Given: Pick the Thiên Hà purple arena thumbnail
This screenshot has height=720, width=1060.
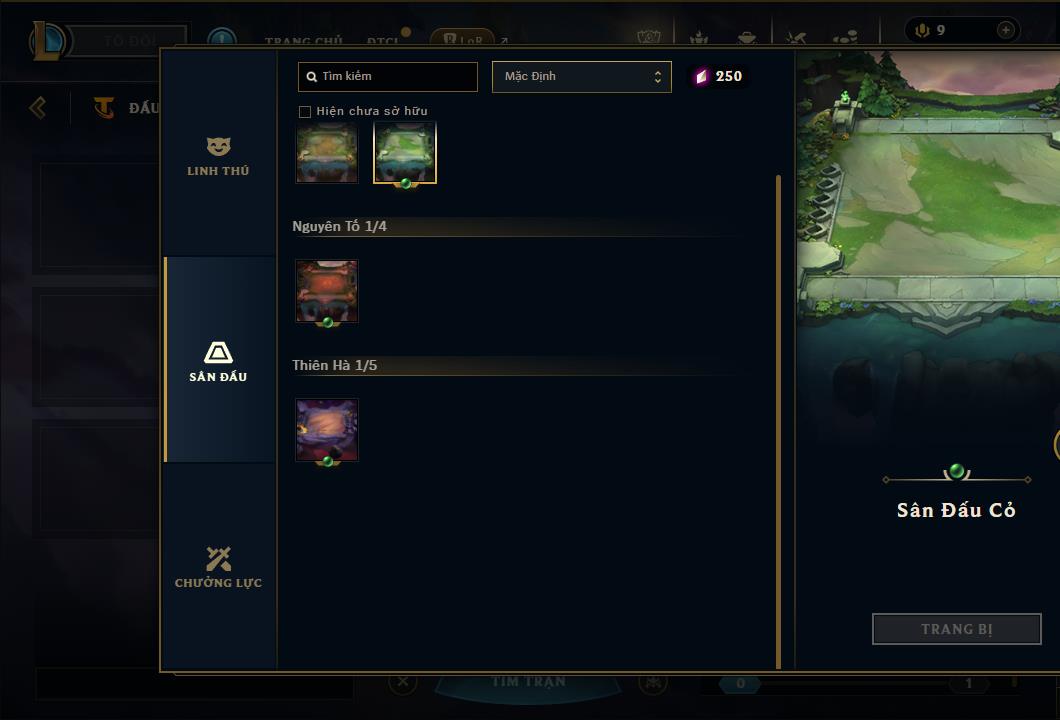Looking at the screenshot, I should coord(327,430).
